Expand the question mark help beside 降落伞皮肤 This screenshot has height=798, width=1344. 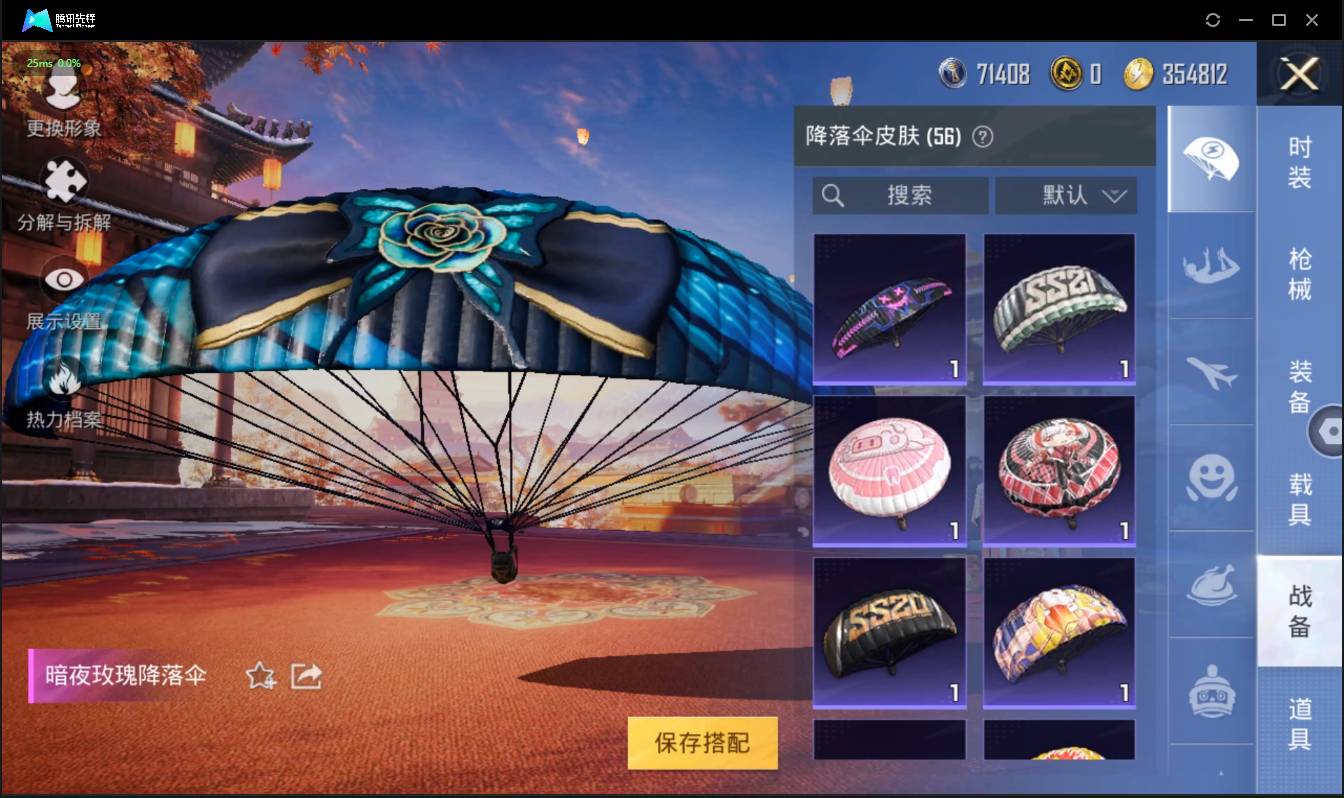(x=984, y=136)
